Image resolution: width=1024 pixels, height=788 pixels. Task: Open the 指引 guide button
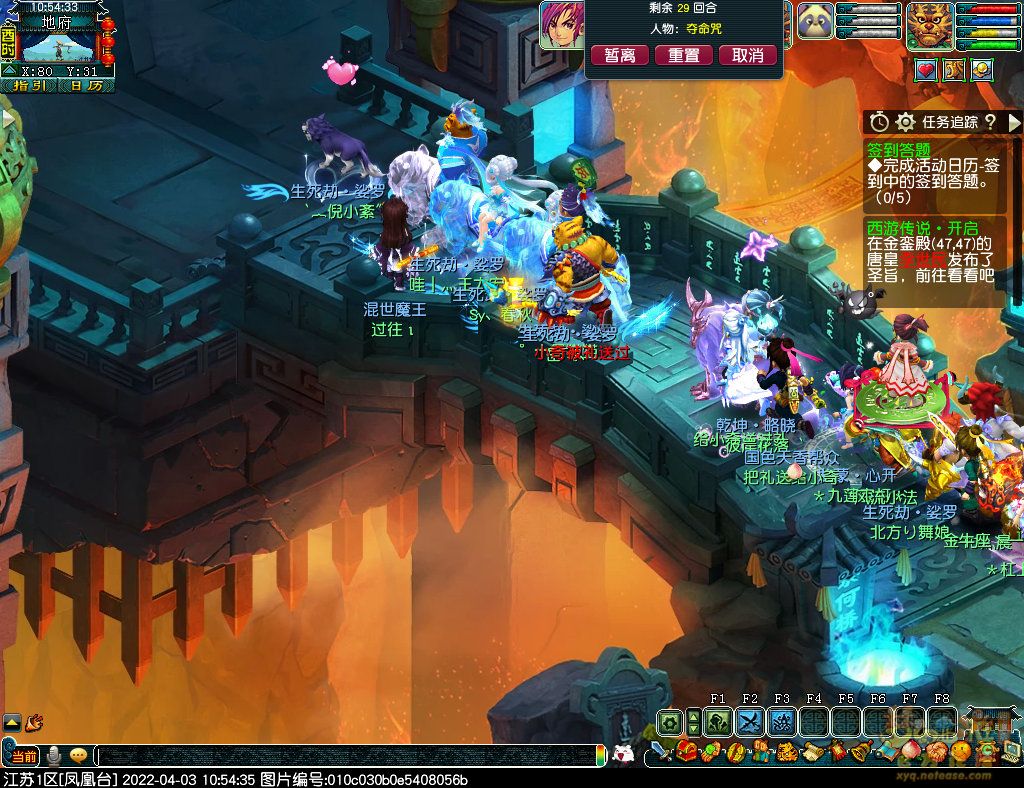click(x=28, y=85)
